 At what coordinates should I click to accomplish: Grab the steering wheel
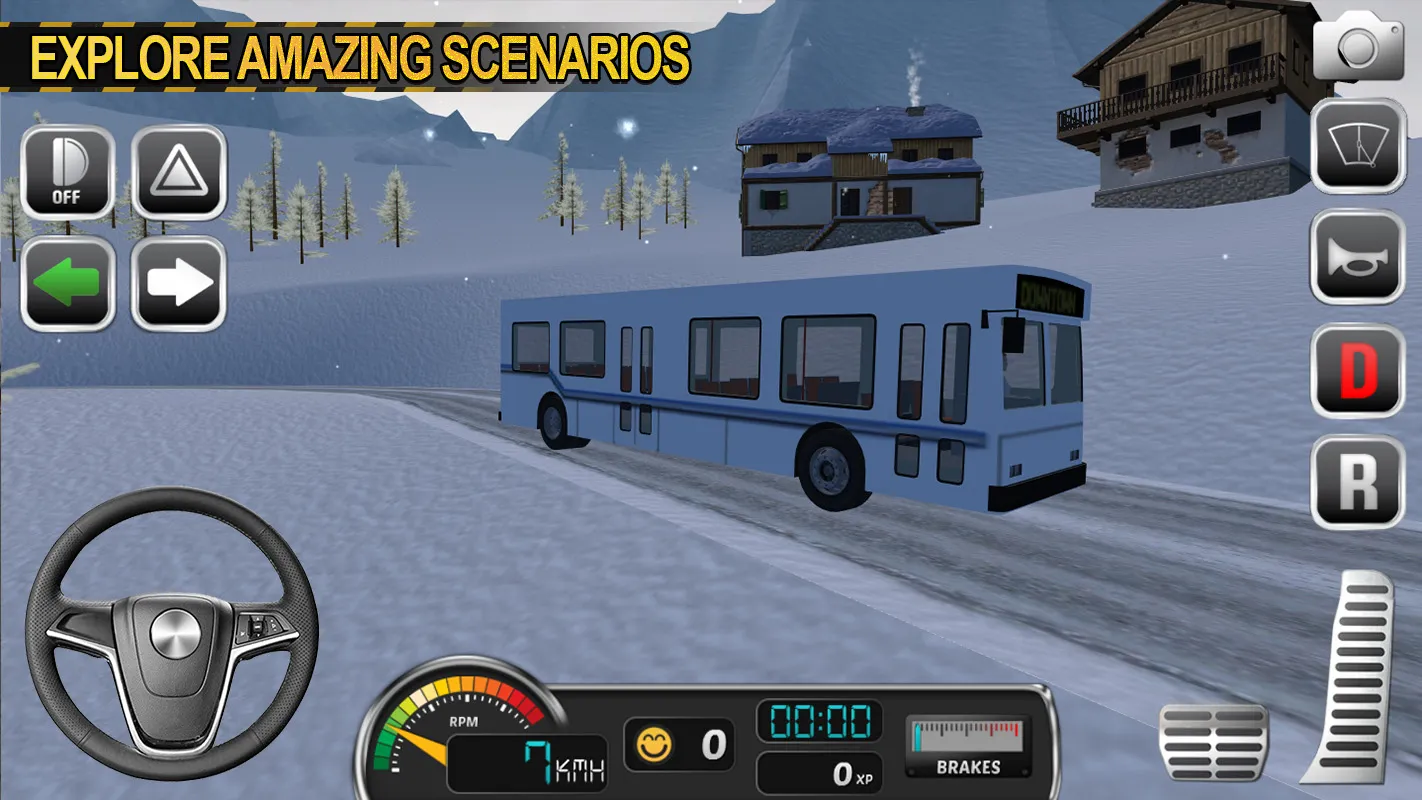tap(172, 634)
